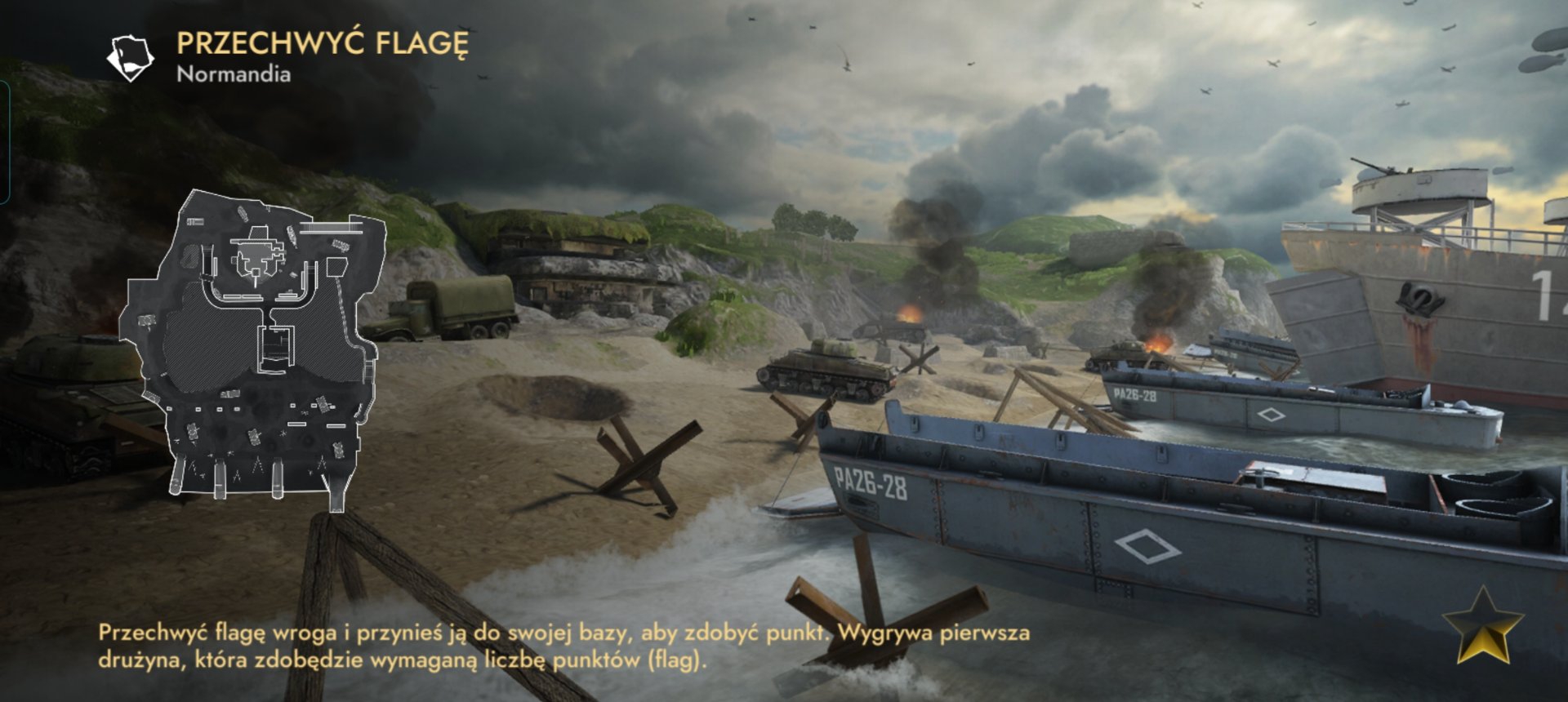Click the Przechwyć Flagę mode emblem
Image resolution: width=1568 pixels, height=702 pixels.
131,57
